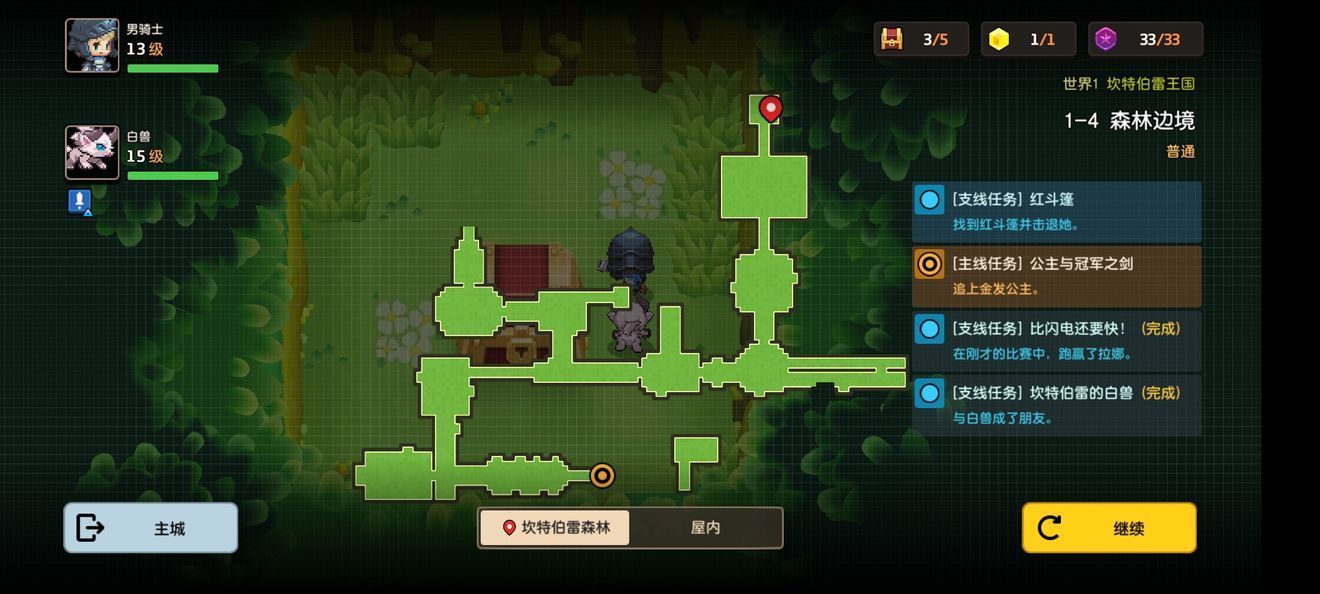The image size is (1320, 594).
Task: Select the 白兽 character portrait
Action: [x=92, y=152]
